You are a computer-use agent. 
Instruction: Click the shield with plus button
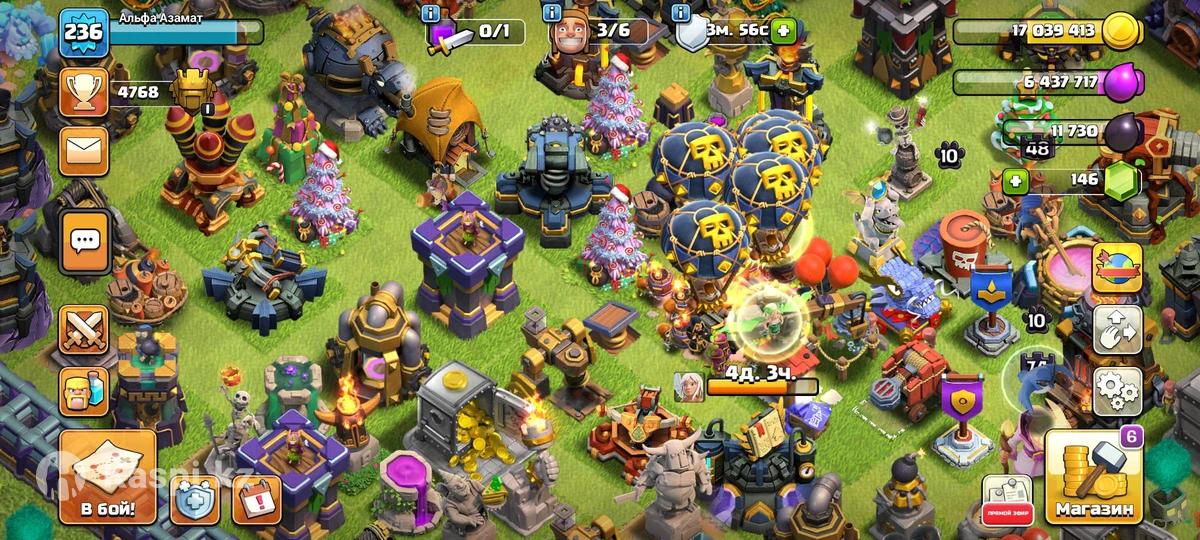pos(195,499)
